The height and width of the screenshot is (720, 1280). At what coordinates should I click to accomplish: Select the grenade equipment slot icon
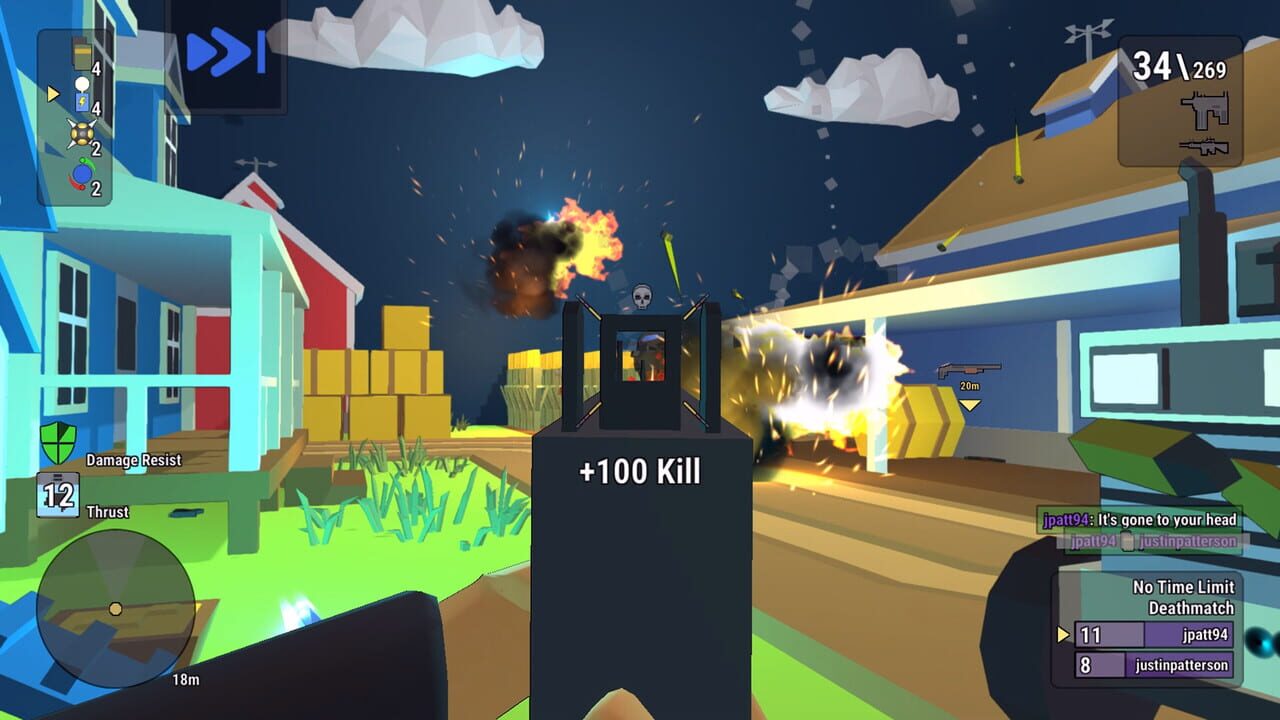pos(82,54)
